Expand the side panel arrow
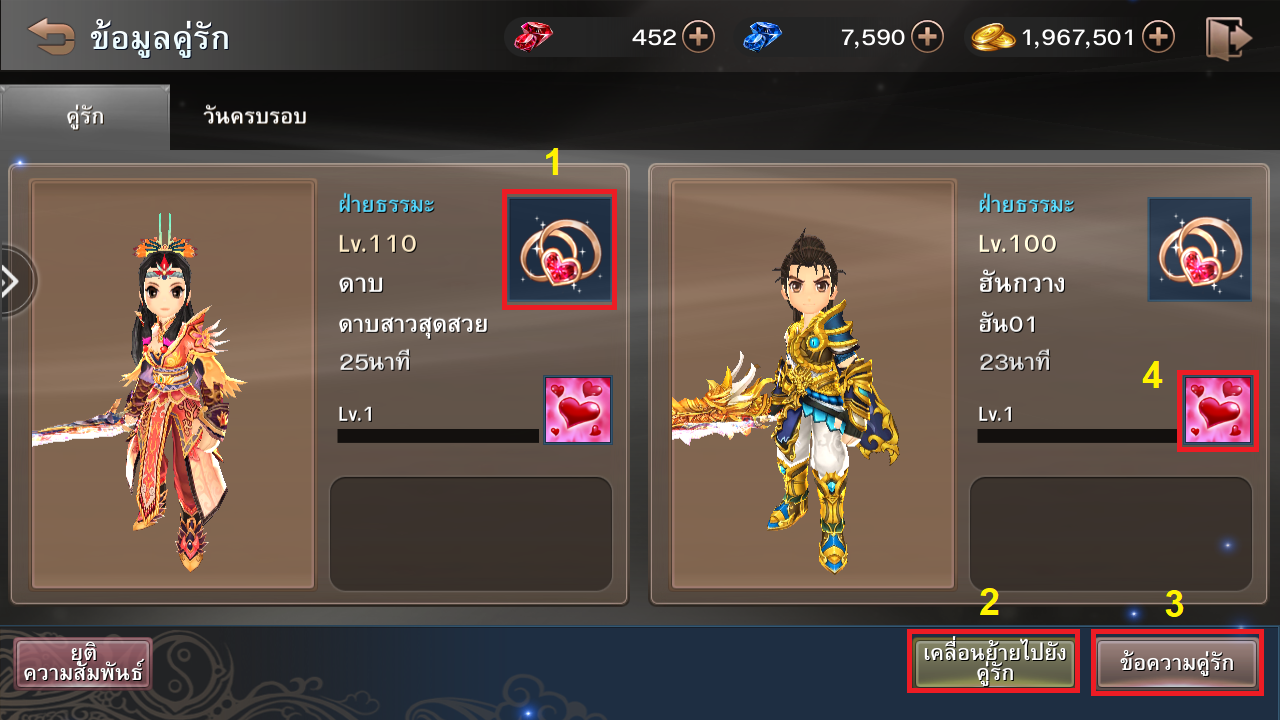 (x=12, y=282)
